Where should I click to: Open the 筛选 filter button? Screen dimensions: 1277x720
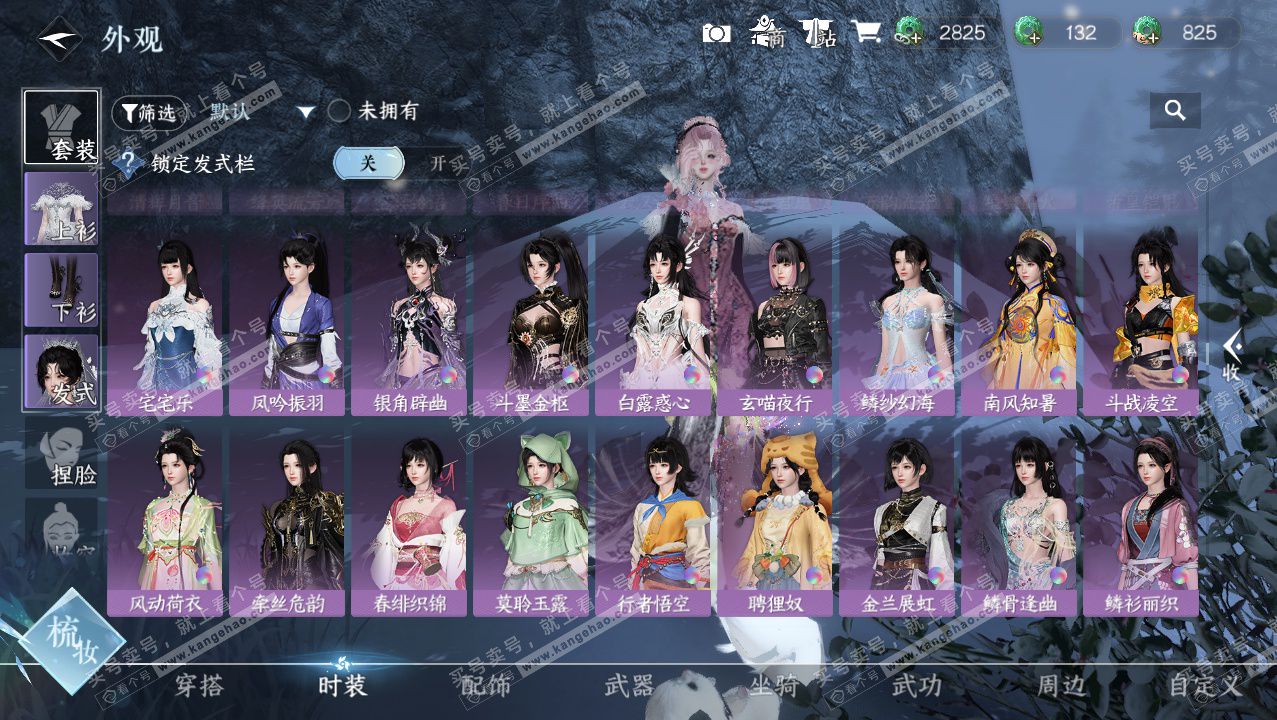click(x=149, y=113)
